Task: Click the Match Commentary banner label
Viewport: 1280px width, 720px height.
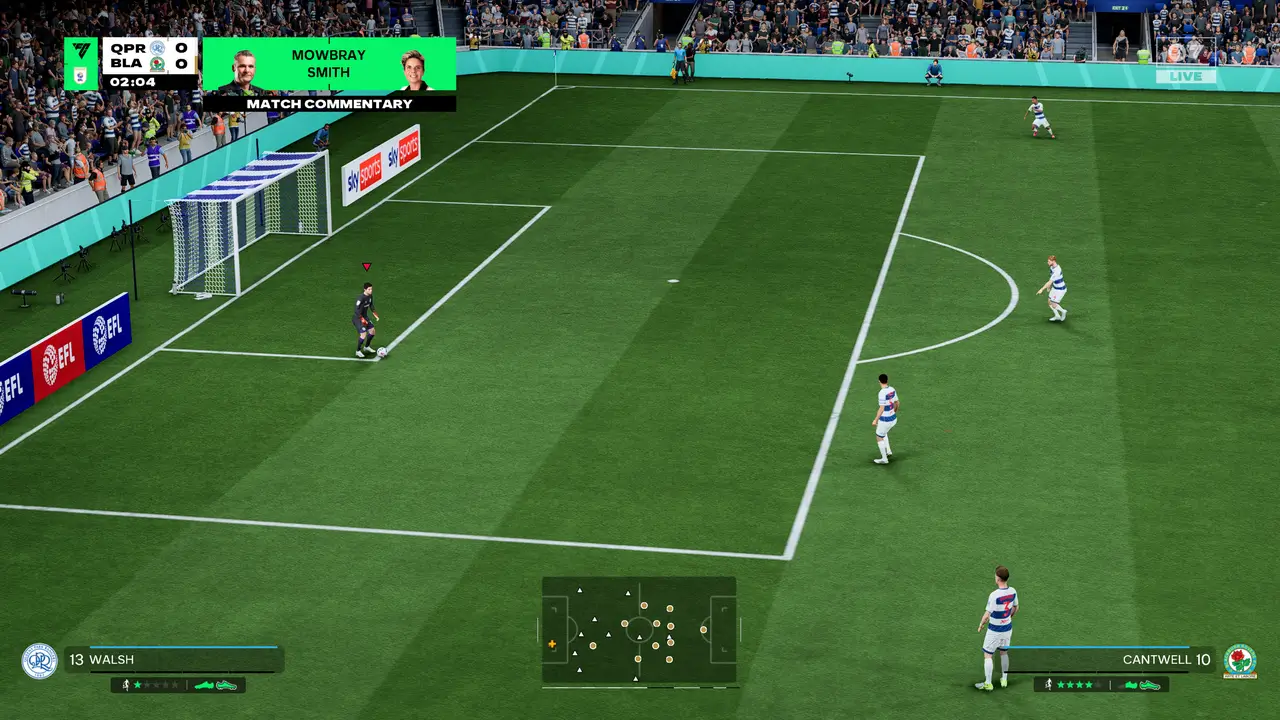Action: [329, 103]
